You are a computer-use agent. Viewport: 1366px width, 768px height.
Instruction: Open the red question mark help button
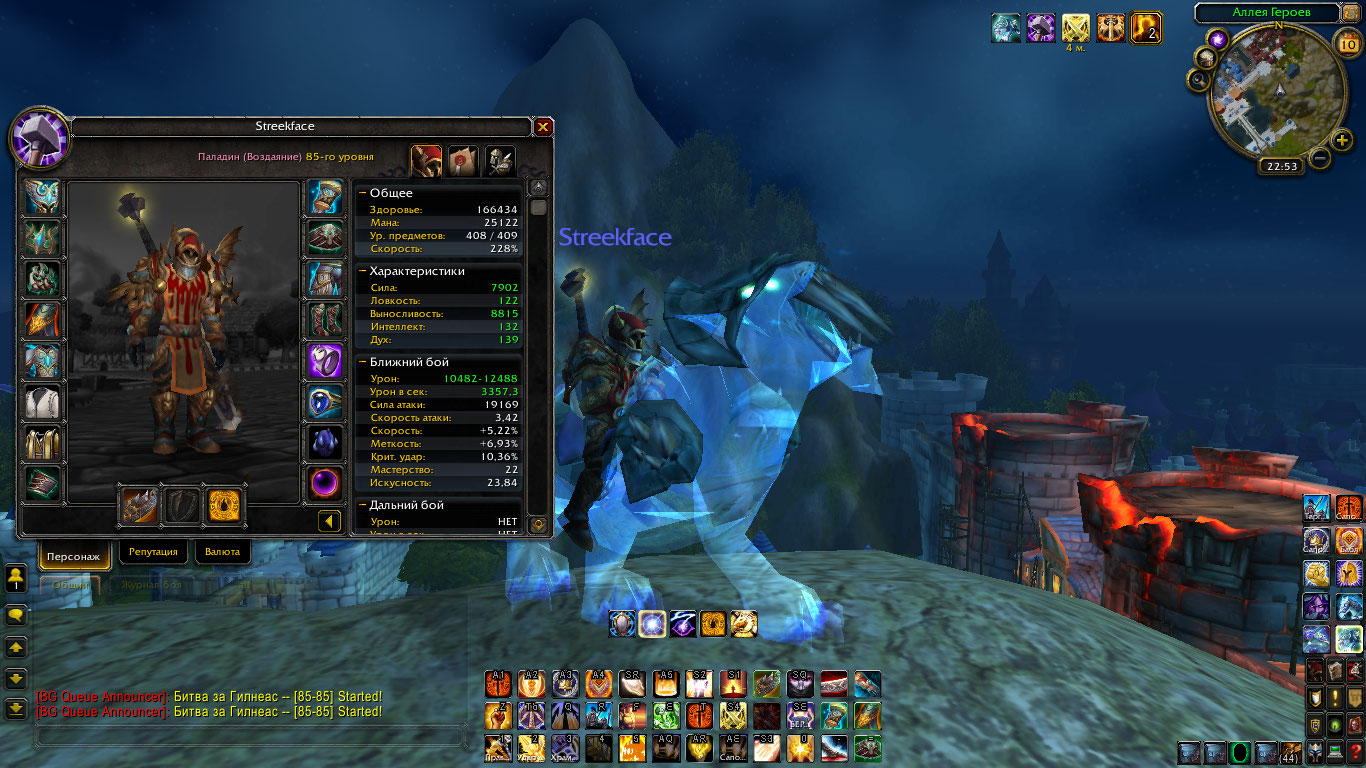point(1354,753)
